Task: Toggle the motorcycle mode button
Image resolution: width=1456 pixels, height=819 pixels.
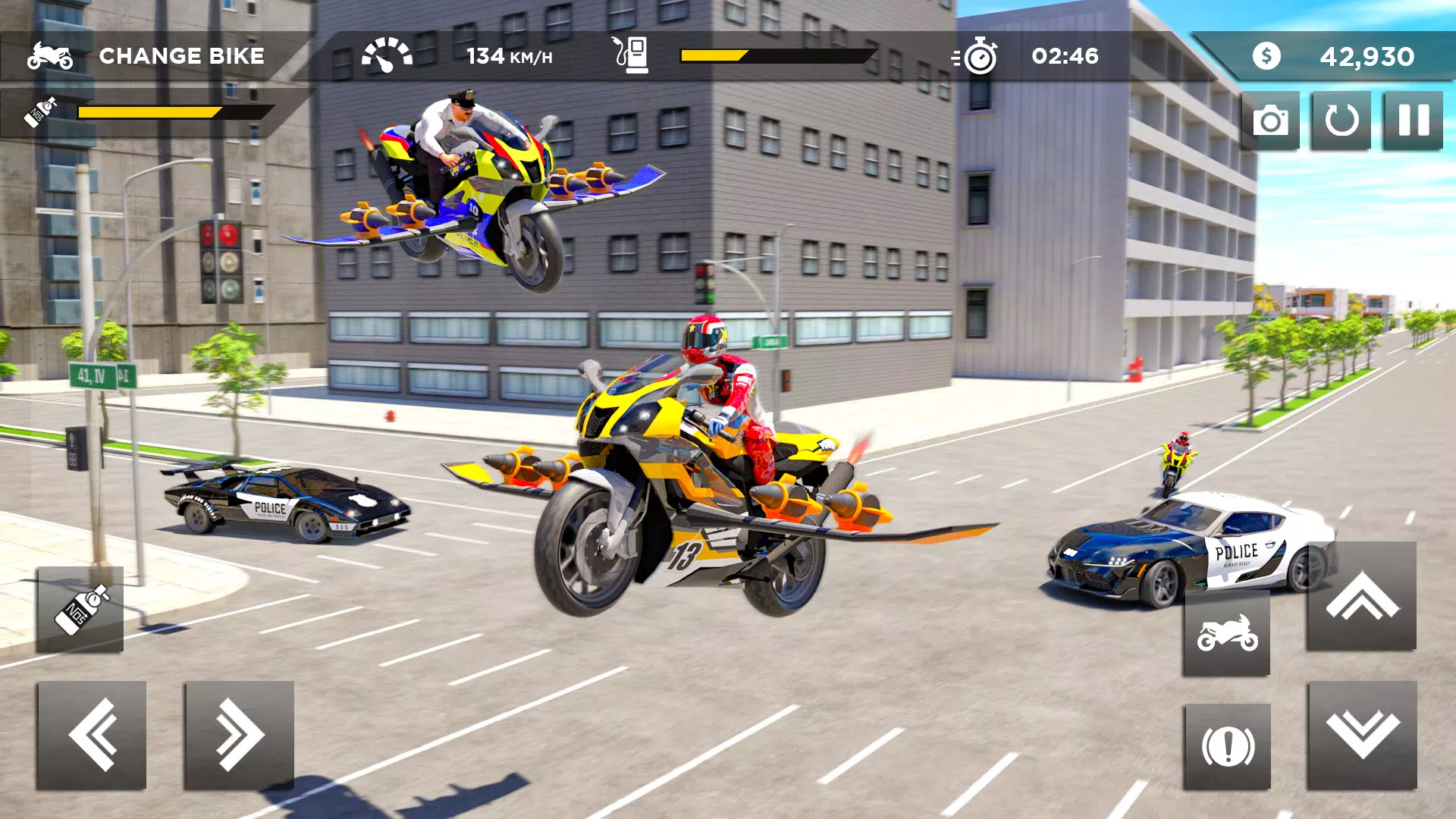Action: pos(1226,633)
